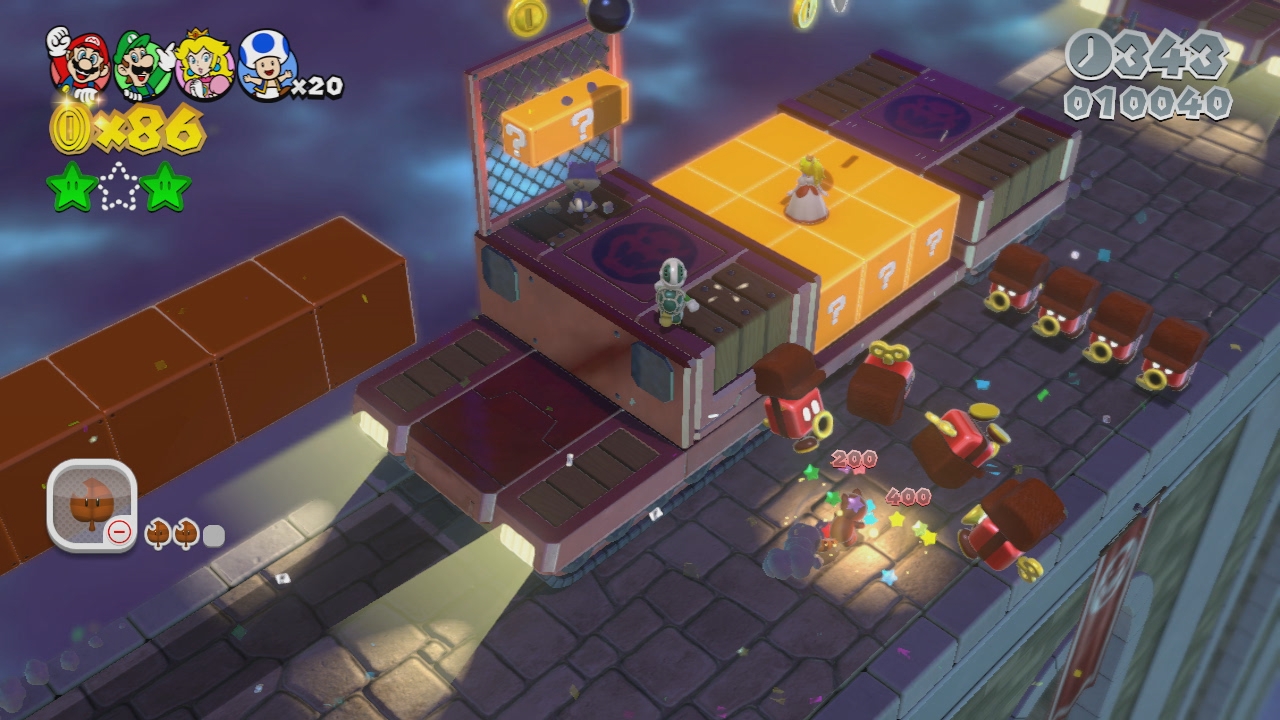Screen dimensions: 1280x720
Task: Click Mario's player portrait
Action: [77, 62]
